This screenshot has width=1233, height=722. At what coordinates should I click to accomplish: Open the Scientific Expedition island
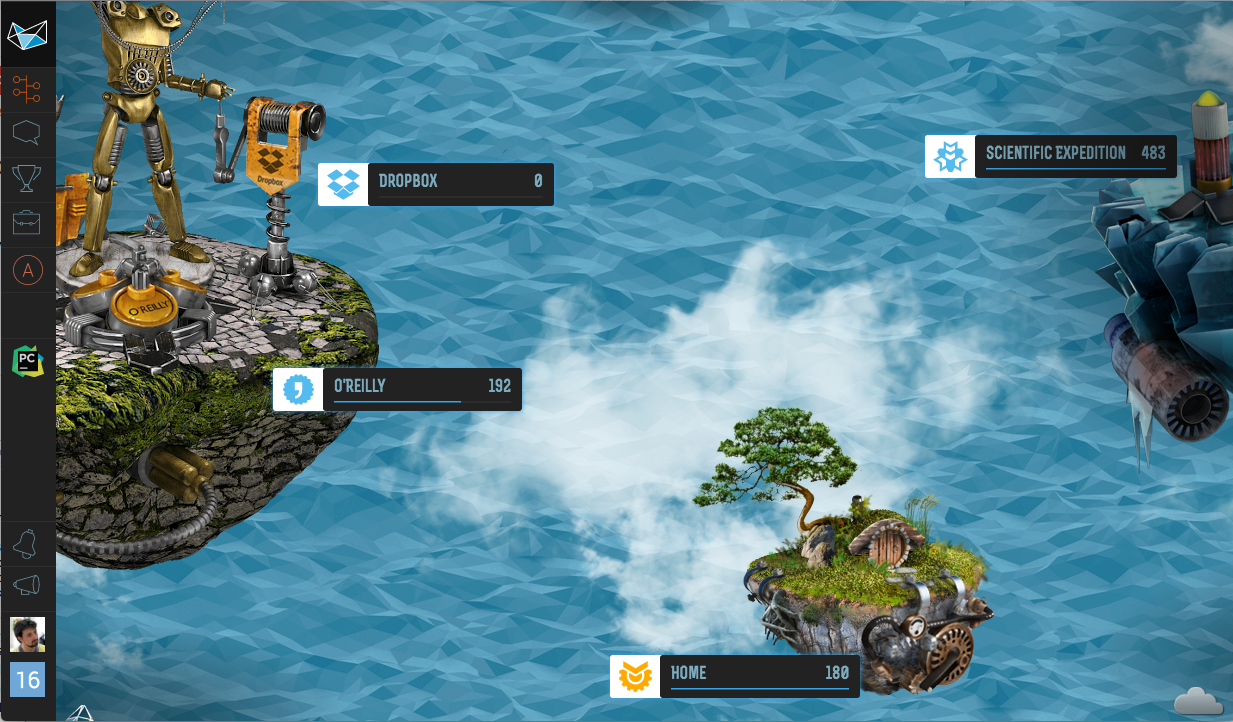1051,156
